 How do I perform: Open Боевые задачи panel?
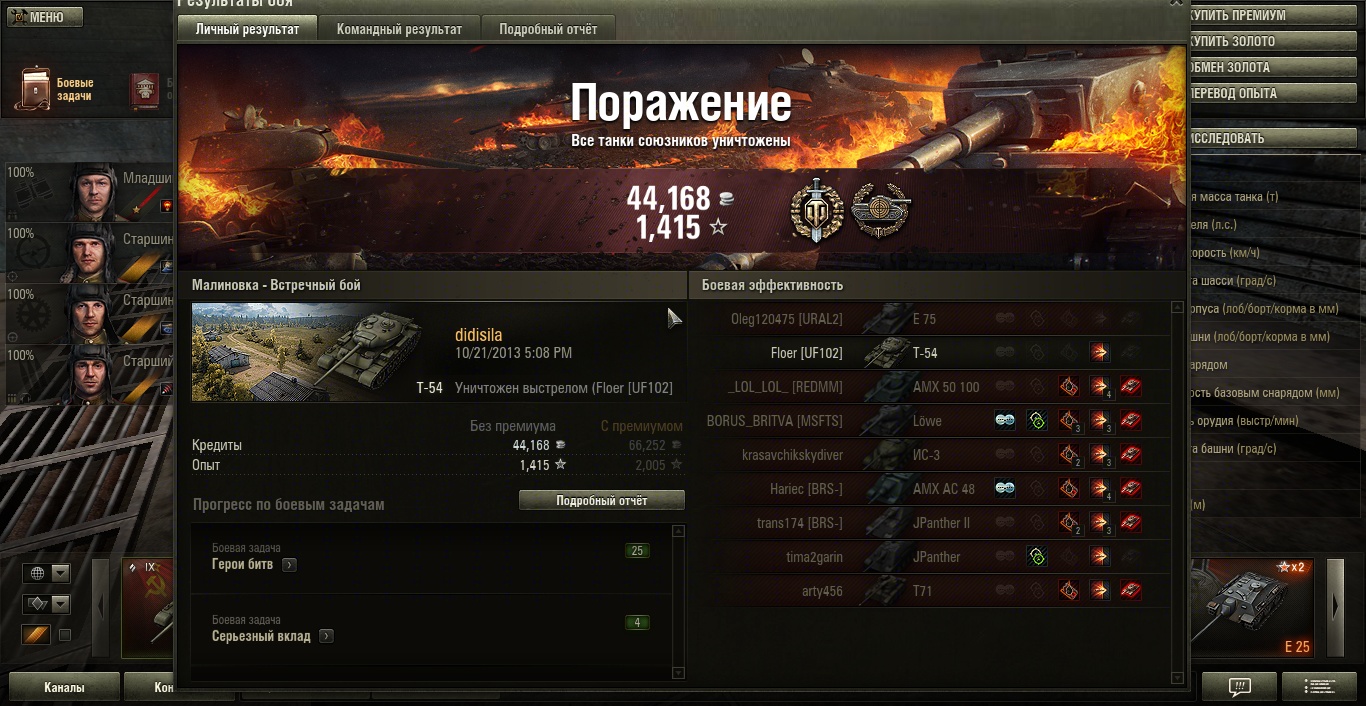click(58, 89)
